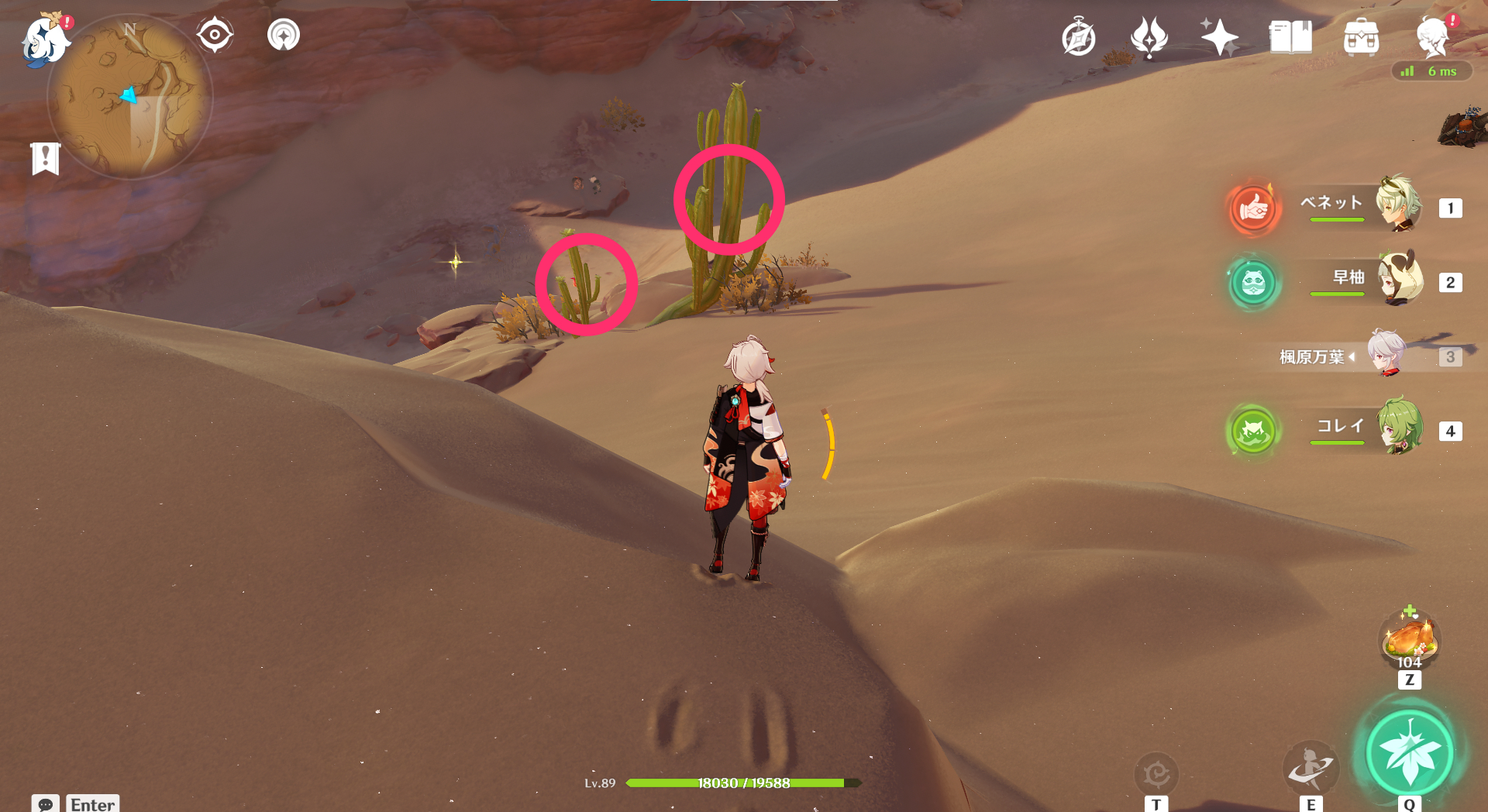The image size is (1488, 812).
Task: Open Events via the sparkling stars icon
Action: (1220, 36)
